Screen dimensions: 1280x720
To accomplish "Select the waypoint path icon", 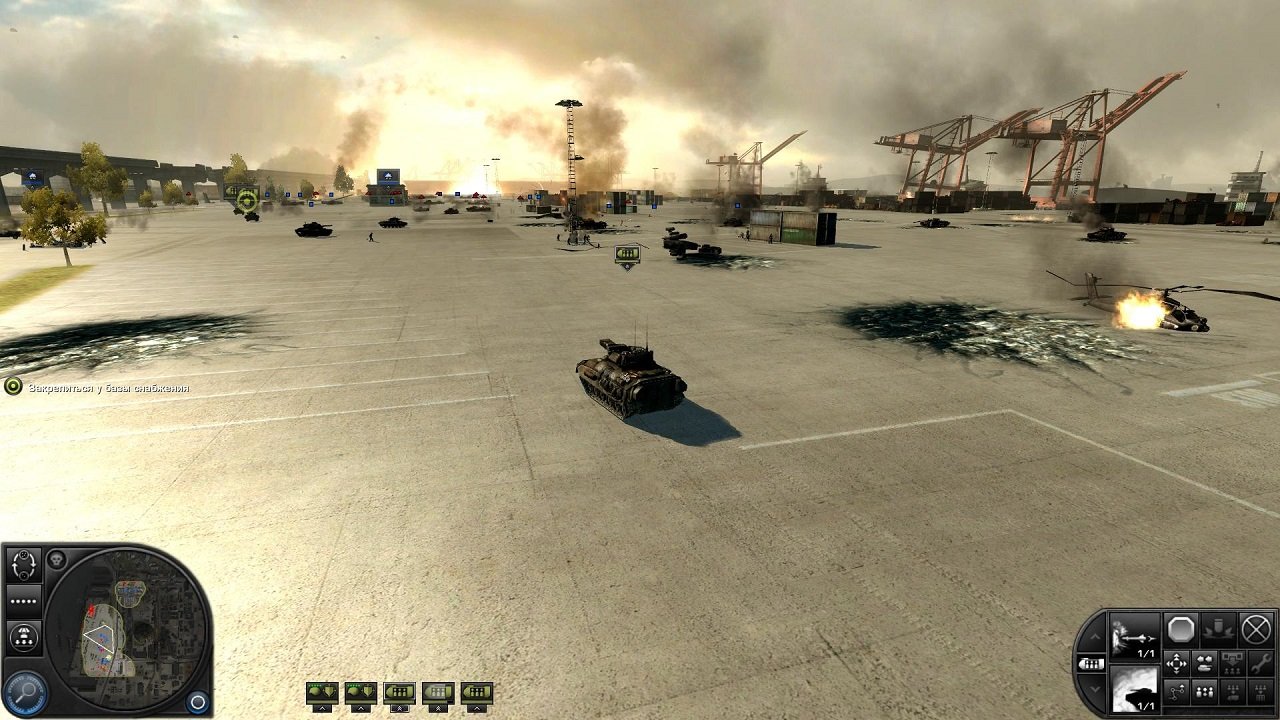I will click(x=1176, y=691).
